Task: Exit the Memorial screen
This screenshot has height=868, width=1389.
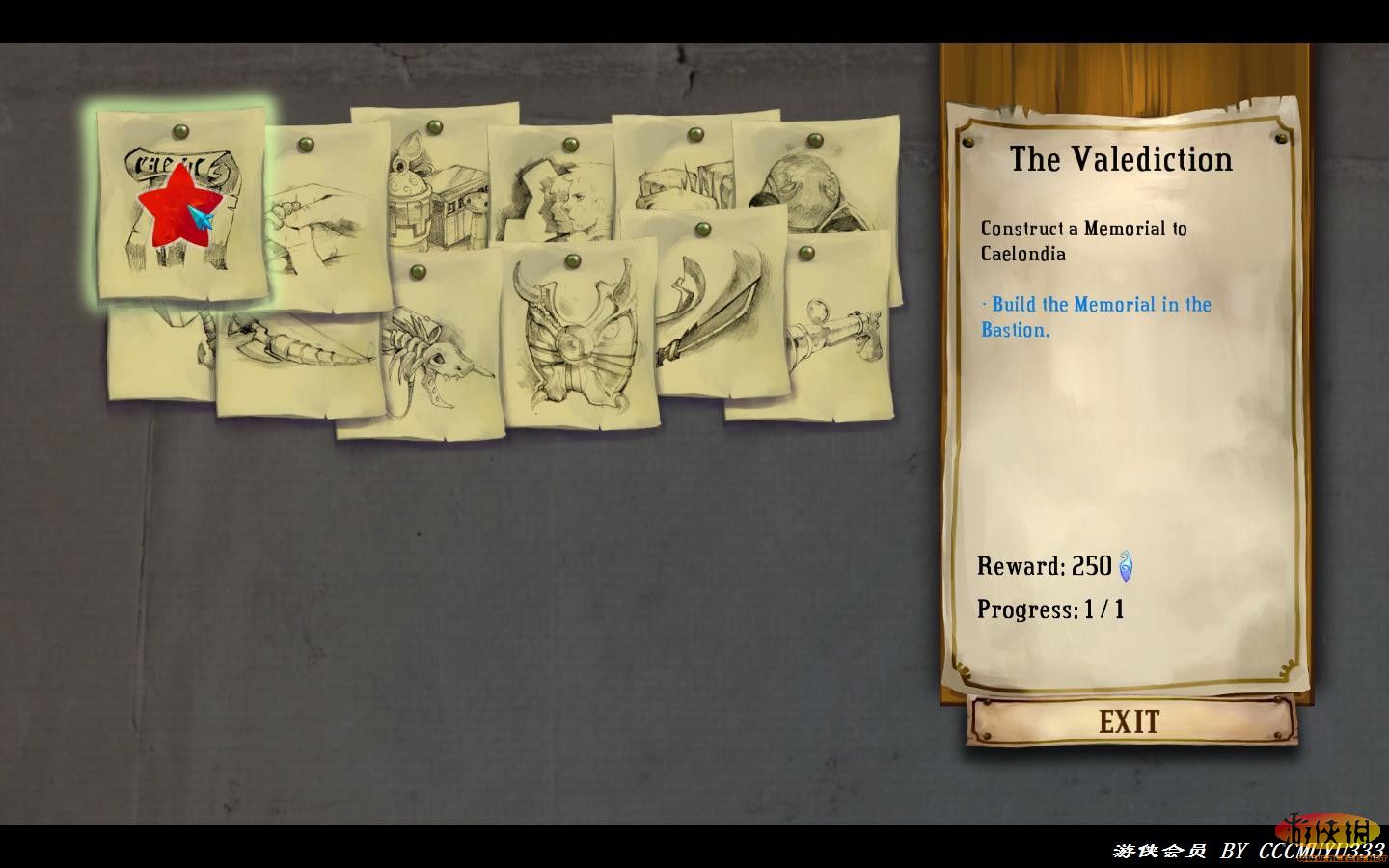Action: pos(1130,721)
